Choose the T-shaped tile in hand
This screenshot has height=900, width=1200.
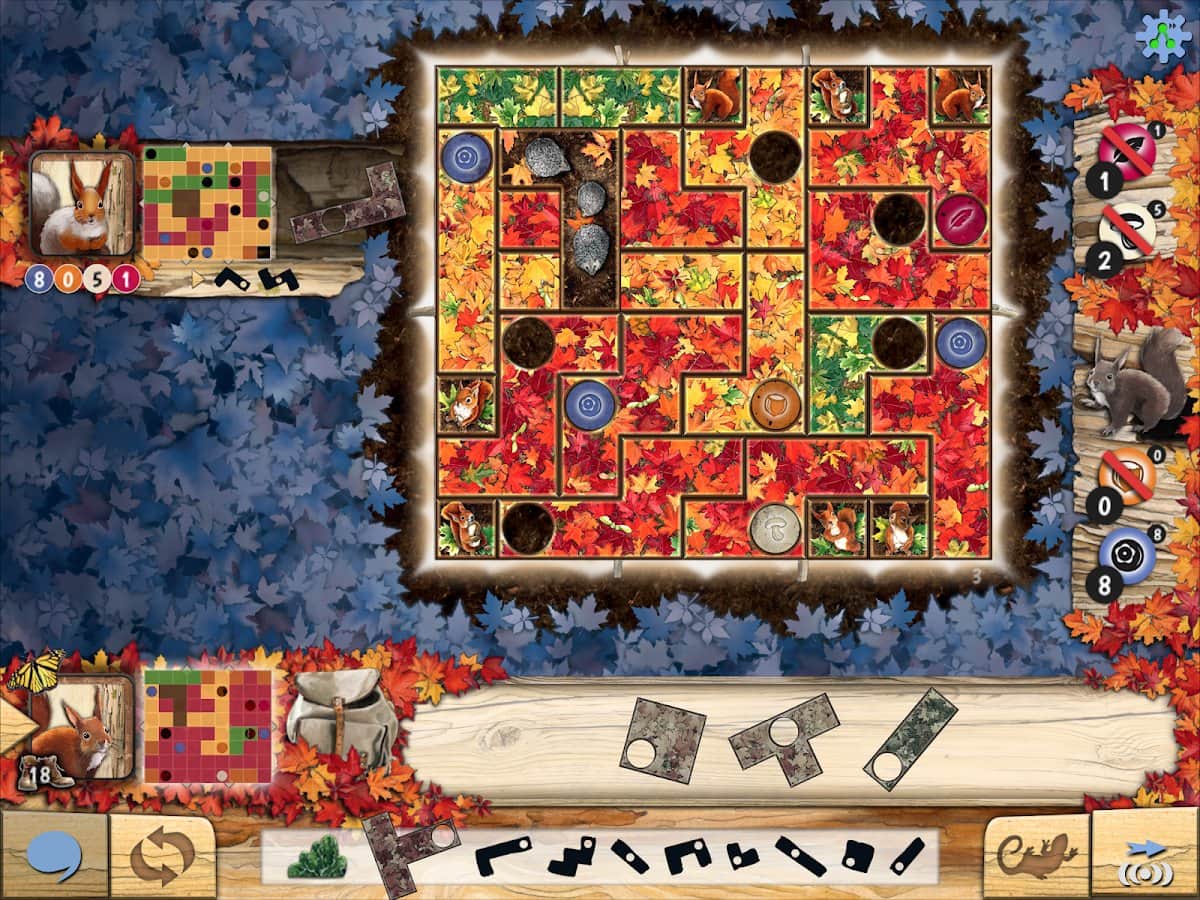[784, 739]
